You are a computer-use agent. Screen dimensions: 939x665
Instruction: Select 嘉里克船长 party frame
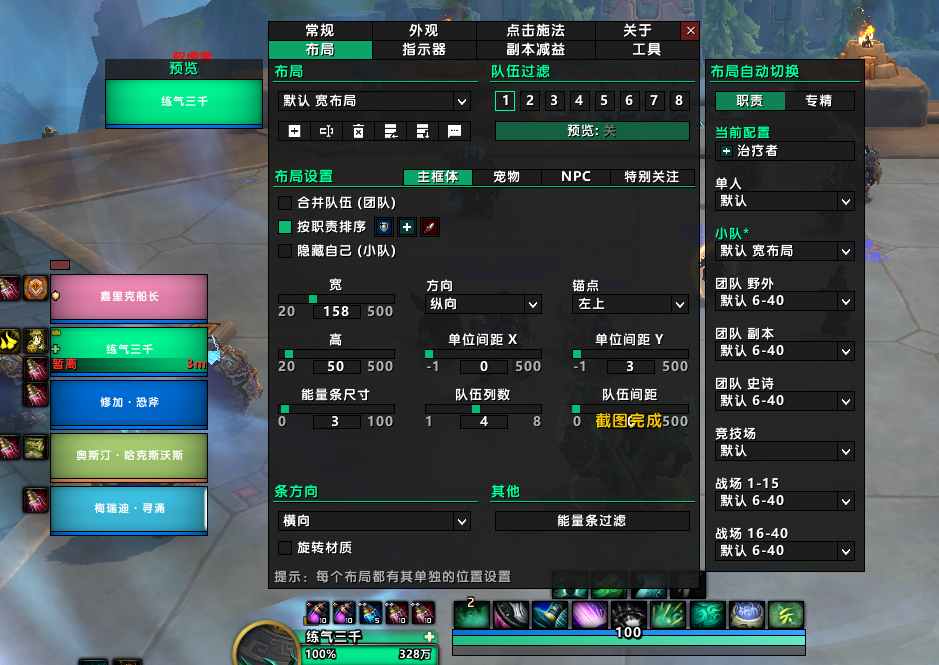point(128,297)
